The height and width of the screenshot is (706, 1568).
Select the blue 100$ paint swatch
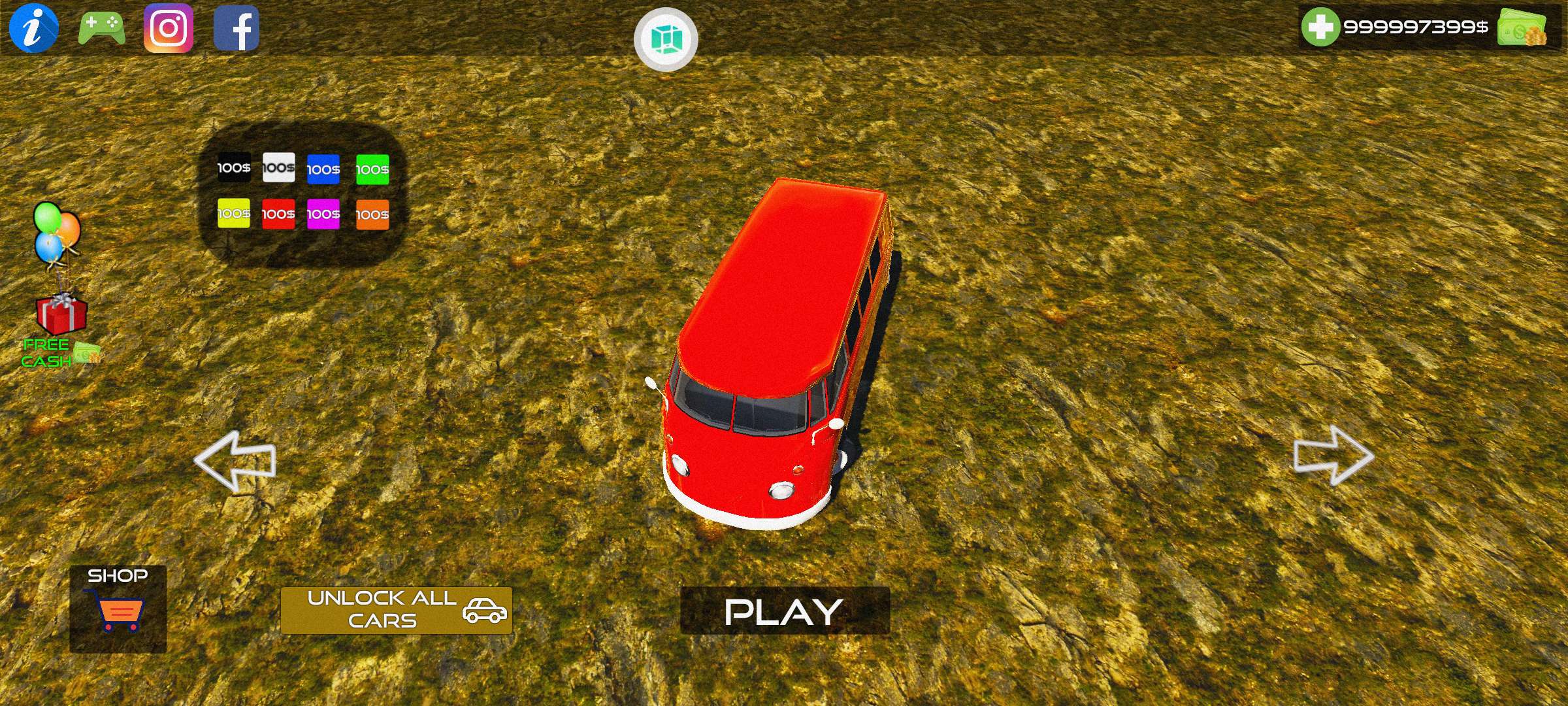click(x=323, y=169)
